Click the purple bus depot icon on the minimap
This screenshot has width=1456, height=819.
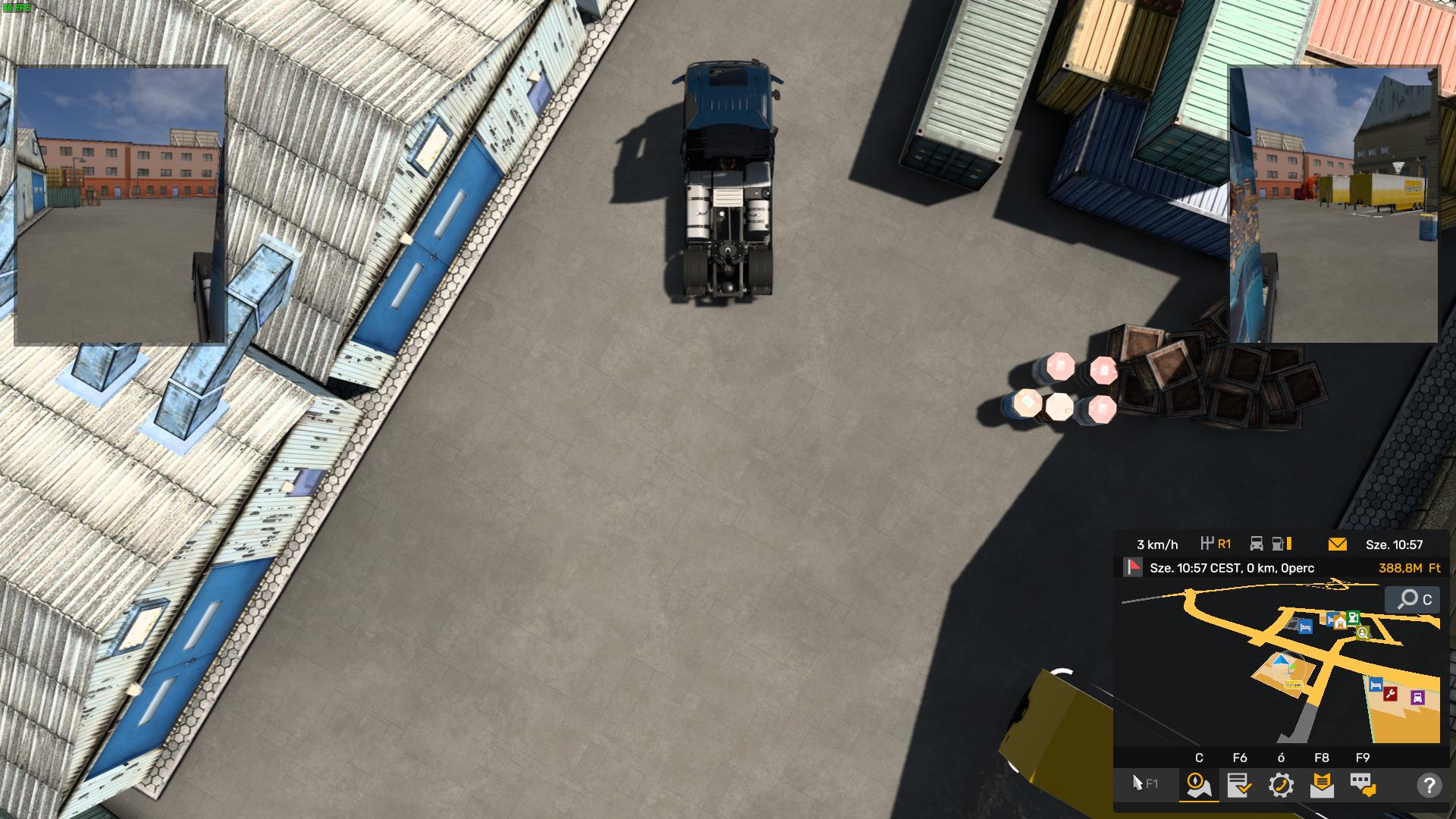tap(1417, 698)
